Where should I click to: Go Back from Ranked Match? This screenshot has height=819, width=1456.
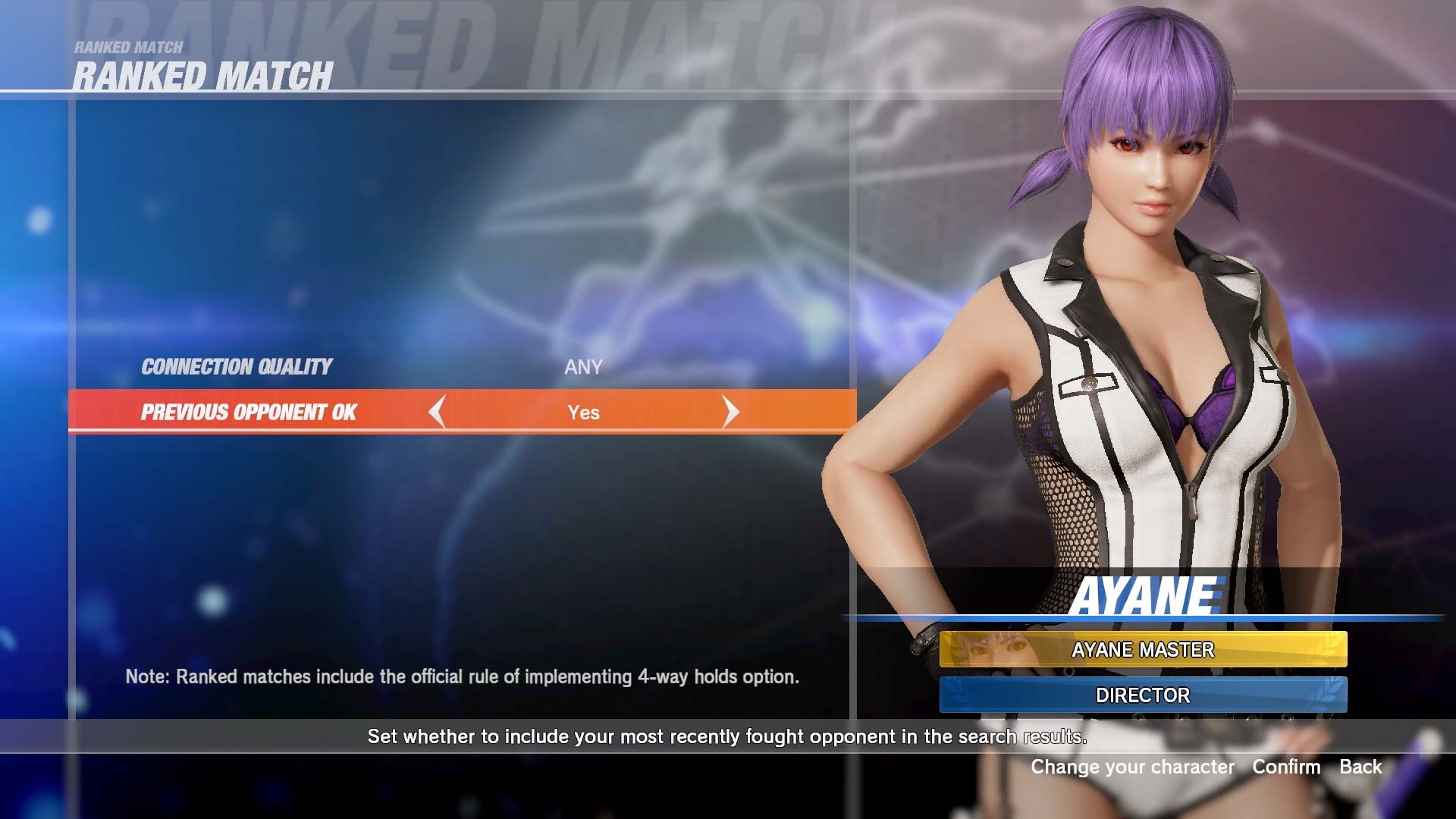[x=1360, y=767]
